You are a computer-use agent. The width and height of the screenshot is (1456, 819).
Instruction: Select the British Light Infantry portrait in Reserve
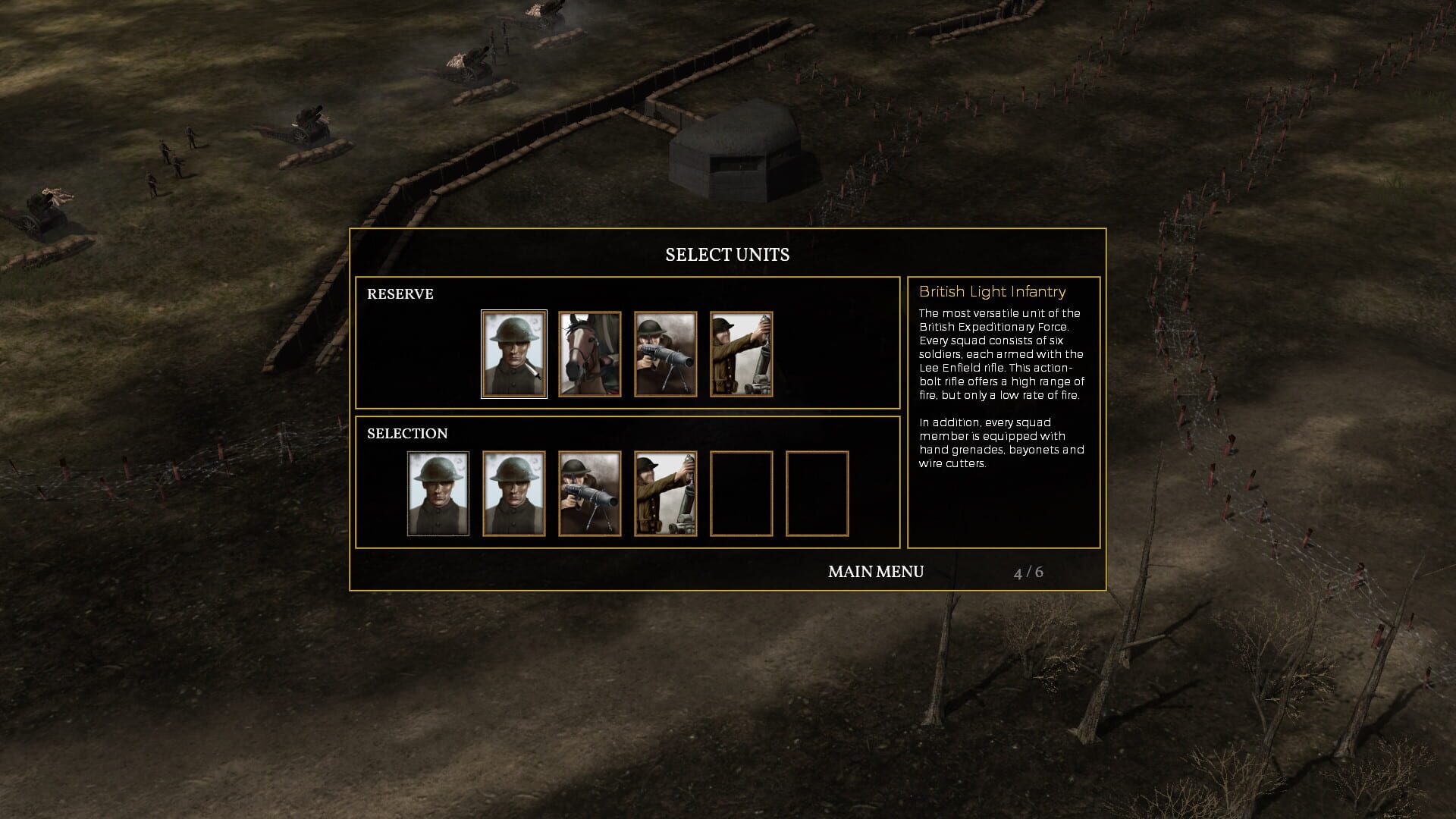tap(514, 354)
